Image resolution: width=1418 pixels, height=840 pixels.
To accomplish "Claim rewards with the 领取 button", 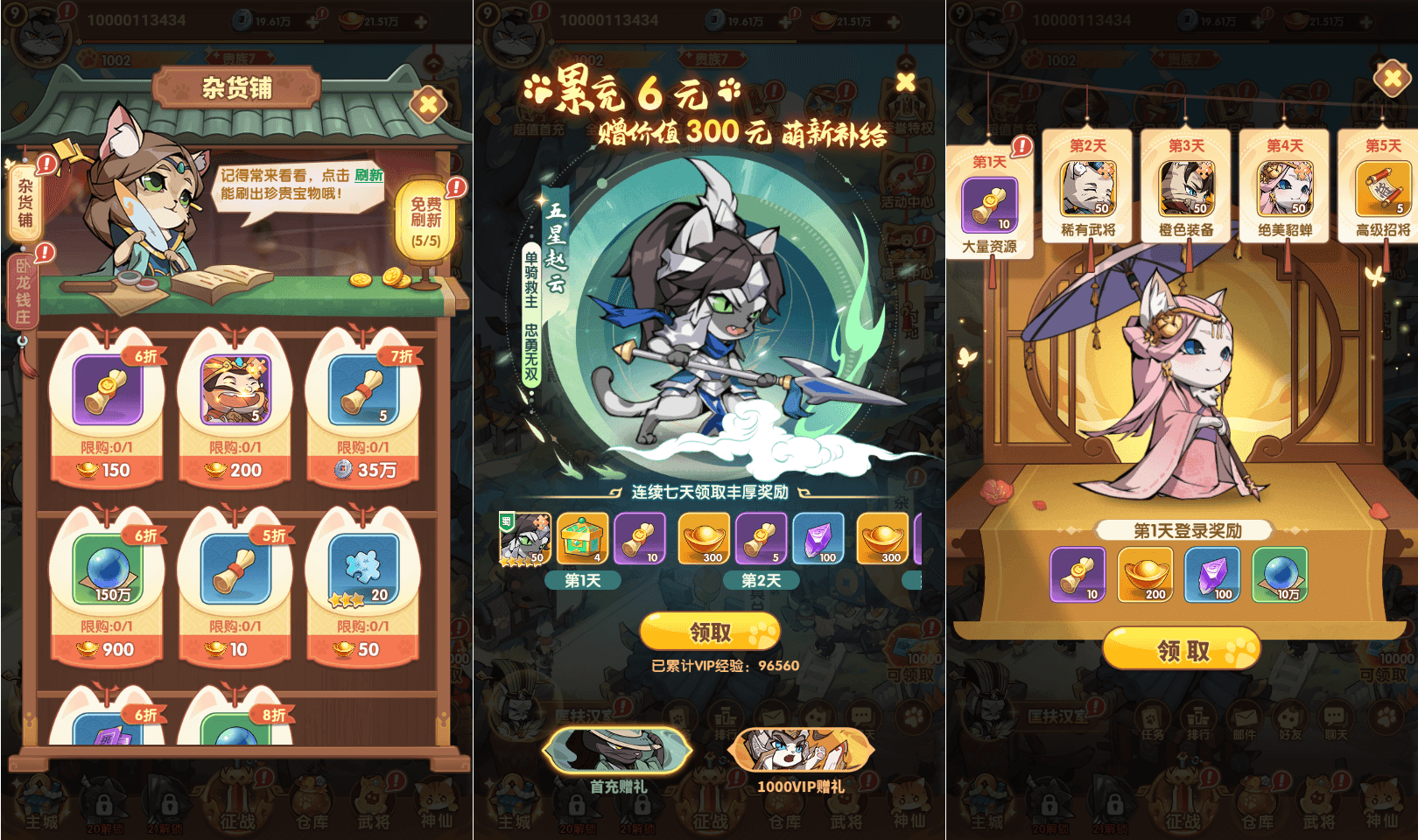I will pos(709,630).
